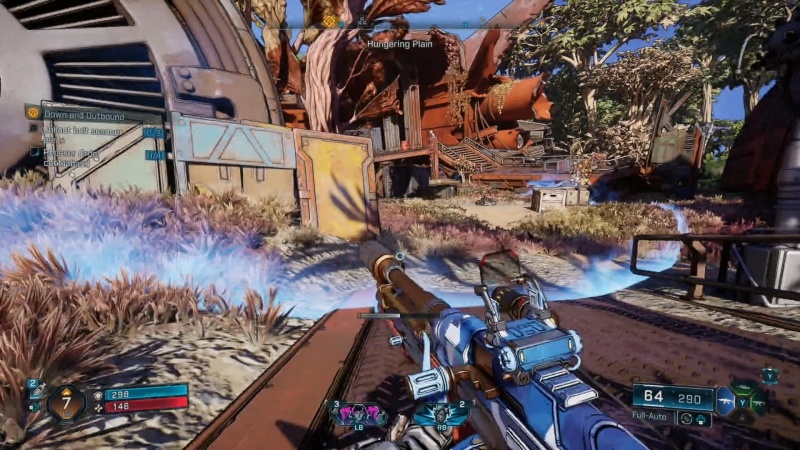Viewport: 800px width, 450px height.
Task: Switch to the top green weapon slot
Action: click(x=745, y=386)
